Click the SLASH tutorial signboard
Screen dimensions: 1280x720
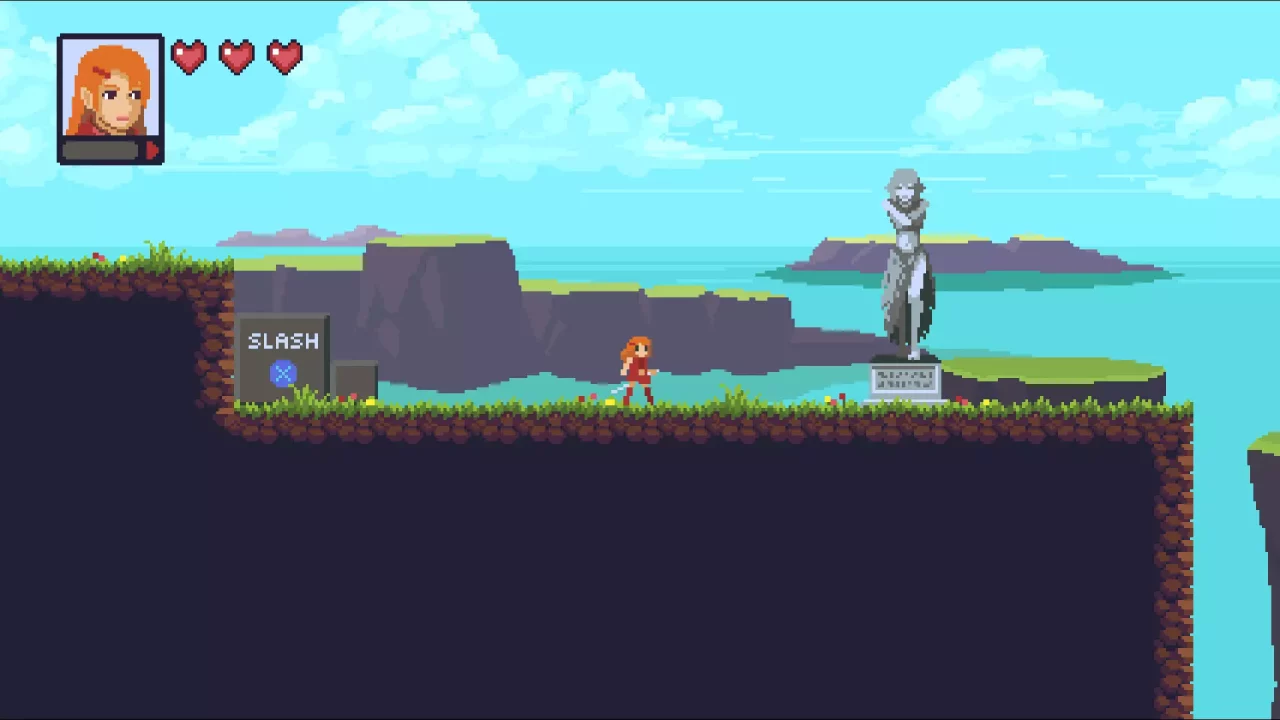(283, 355)
